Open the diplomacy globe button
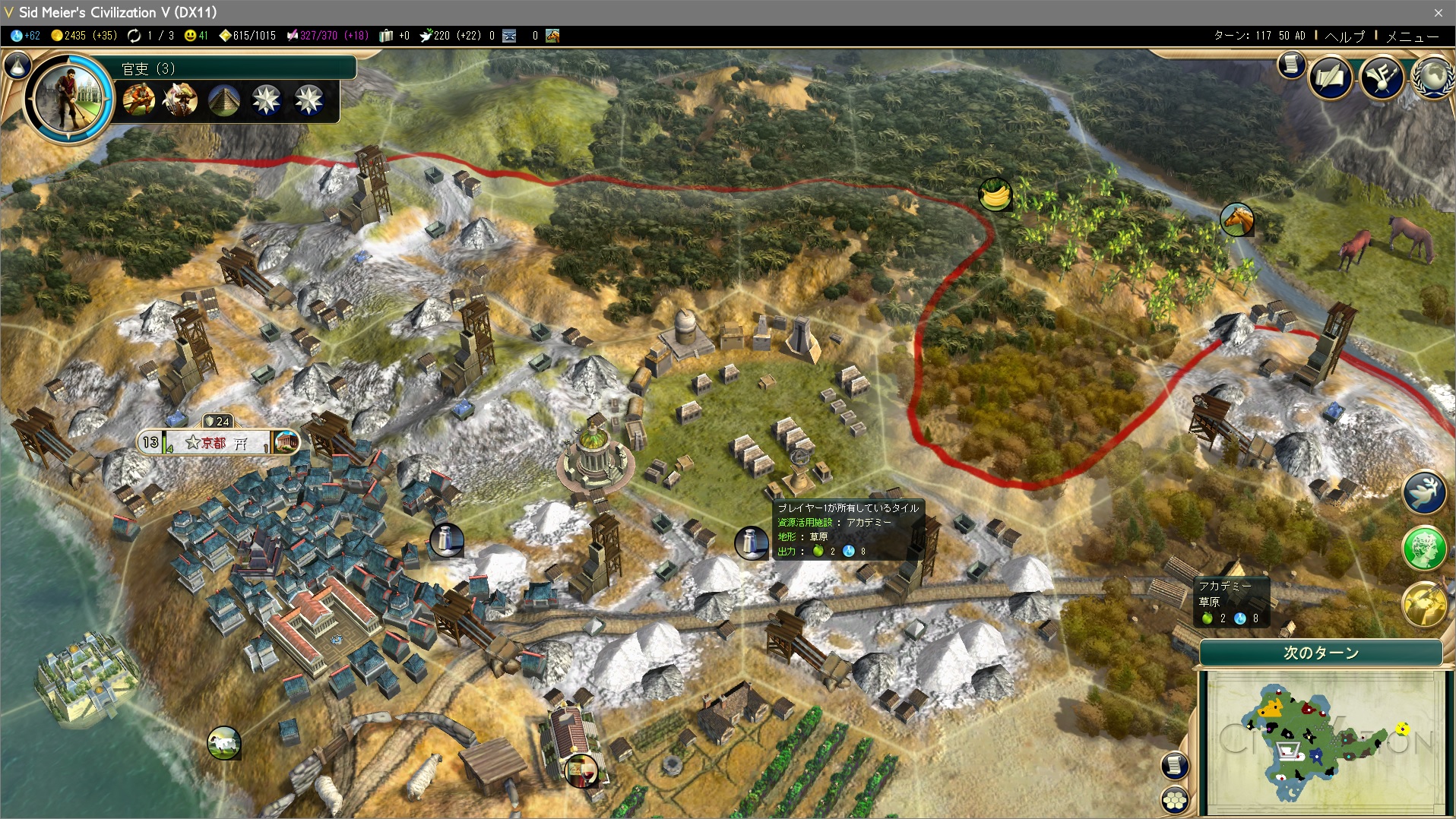This screenshot has height=819, width=1456. tap(1433, 77)
